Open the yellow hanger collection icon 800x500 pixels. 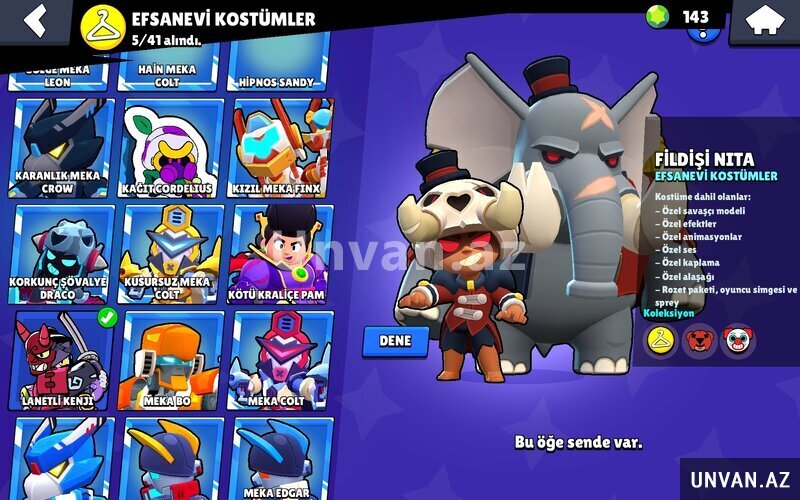point(659,341)
